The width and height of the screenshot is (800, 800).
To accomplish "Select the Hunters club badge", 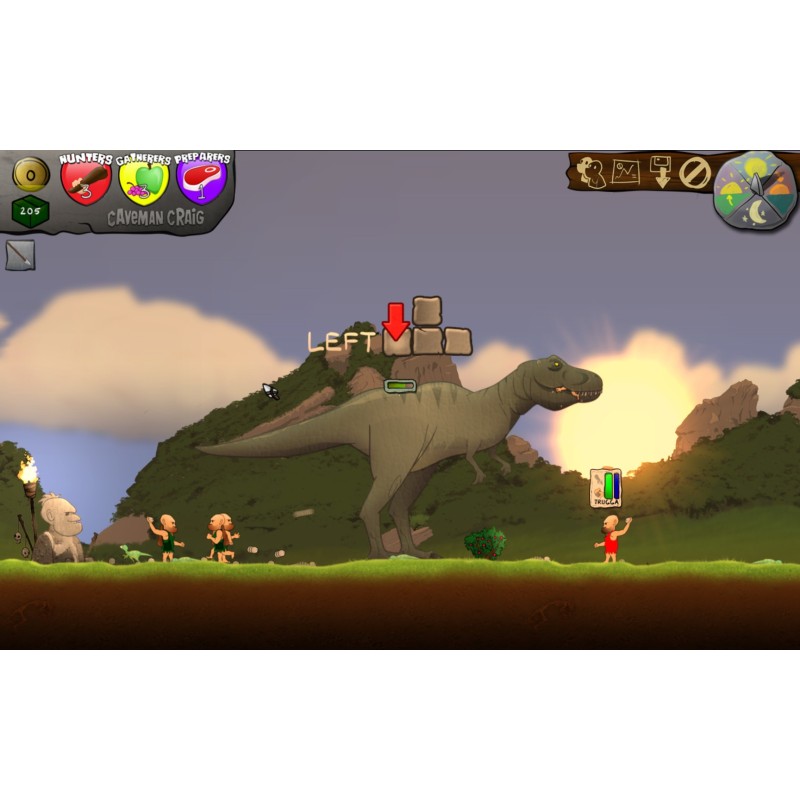I will pos(86,180).
